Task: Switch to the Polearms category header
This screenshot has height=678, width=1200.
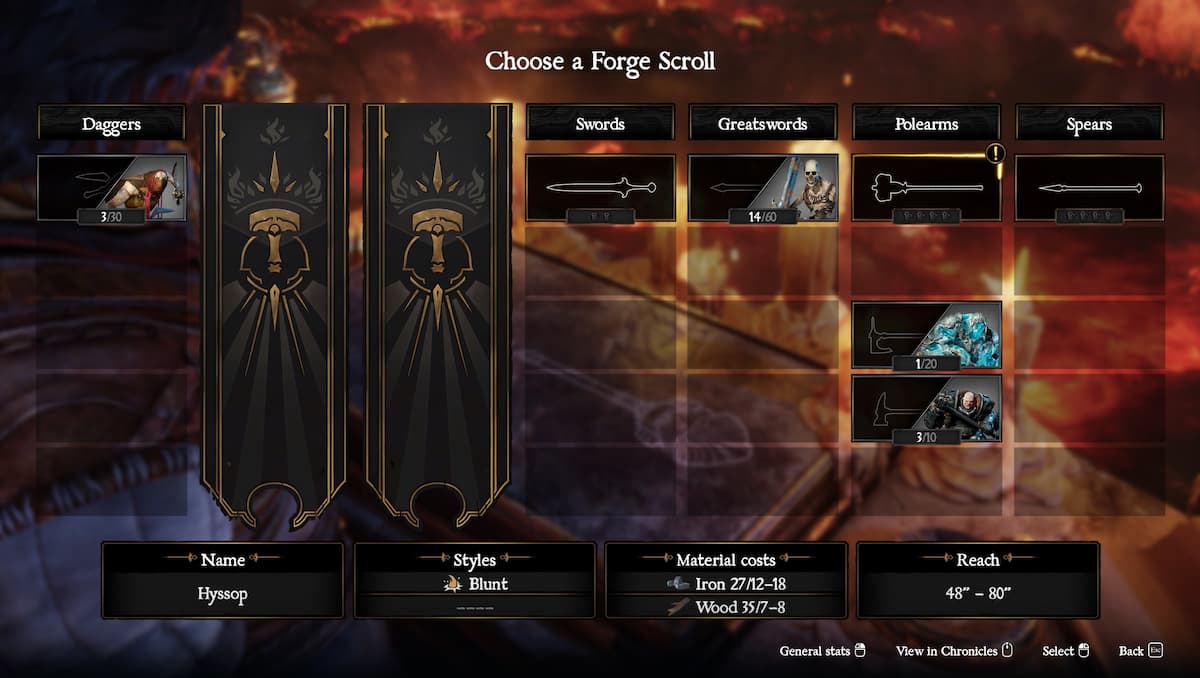Action: click(926, 124)
